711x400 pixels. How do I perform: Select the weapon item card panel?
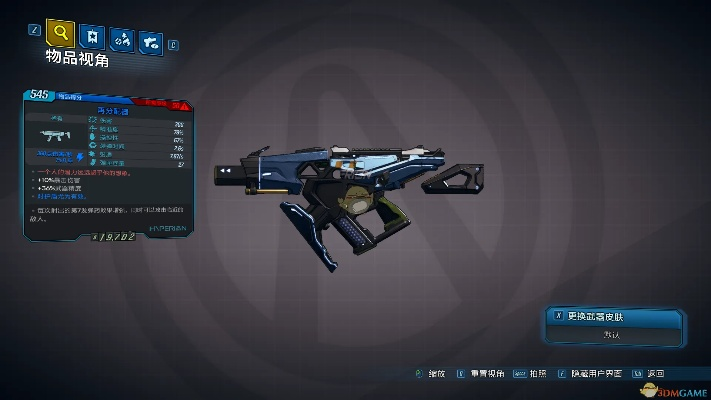(x=109, y=167)
